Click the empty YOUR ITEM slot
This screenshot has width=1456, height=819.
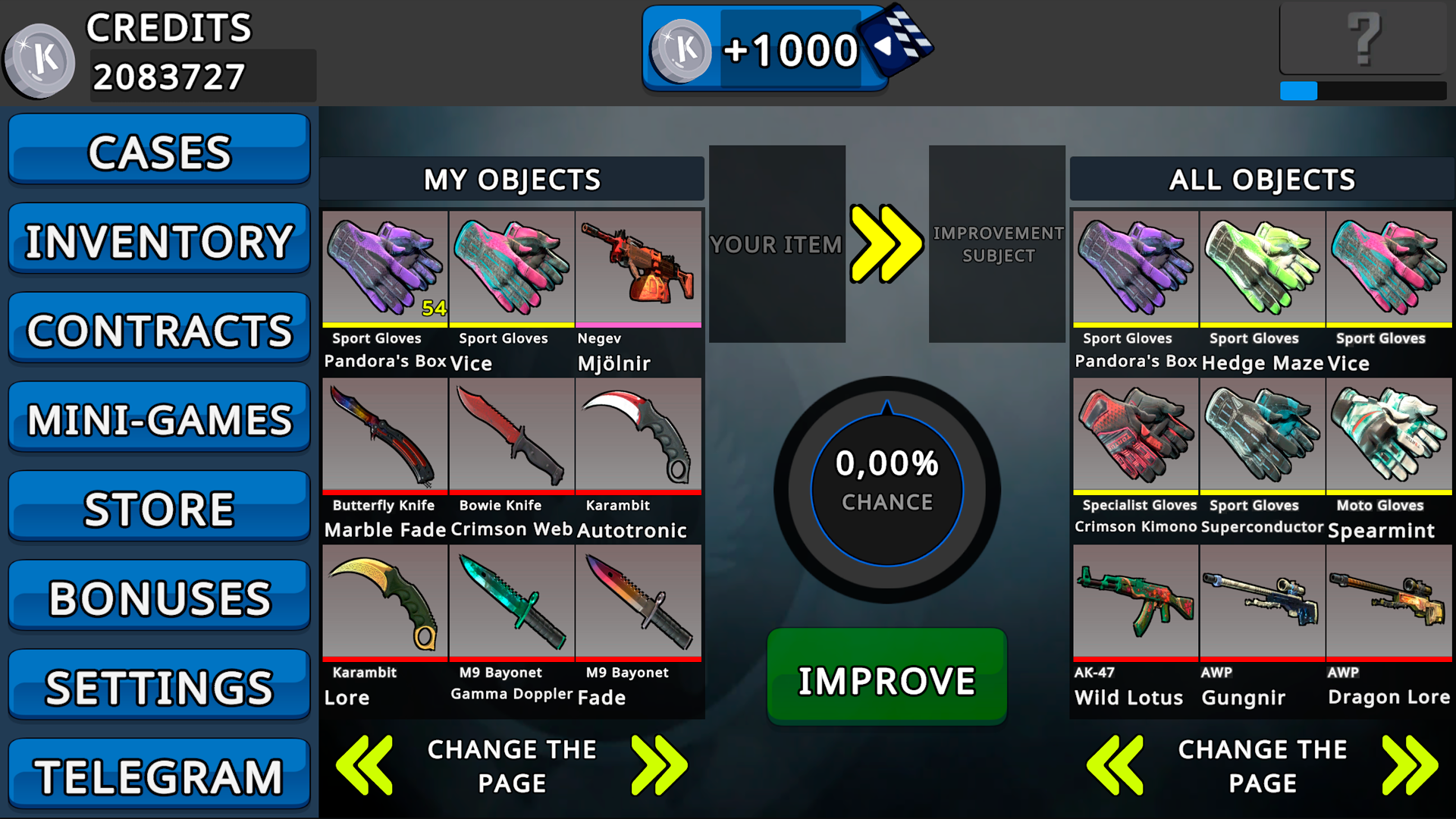777,244
